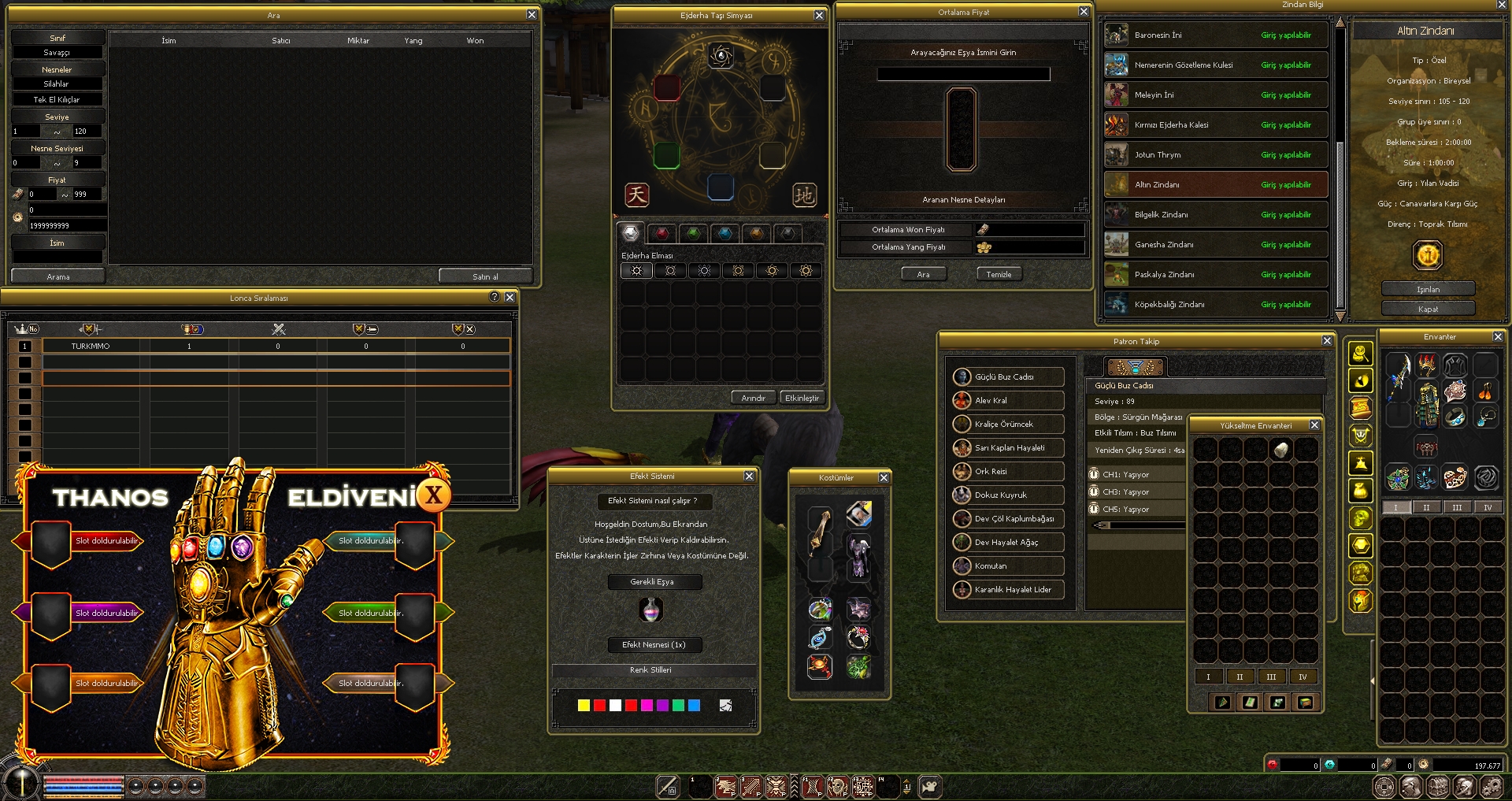Click the Arama search button

(x=58, y=276)
